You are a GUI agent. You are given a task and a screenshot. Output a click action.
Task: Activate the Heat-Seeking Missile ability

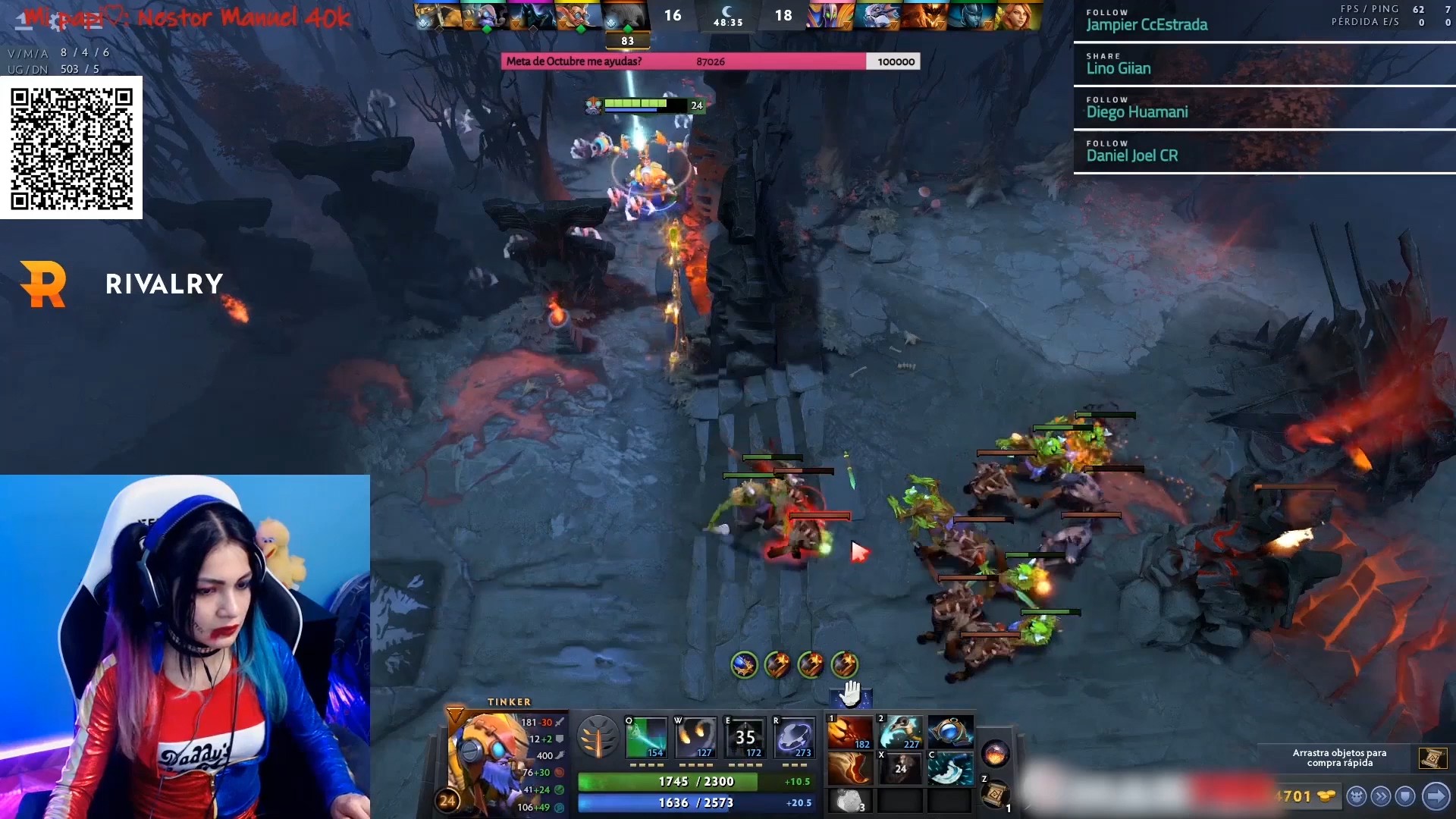(695, 736)
